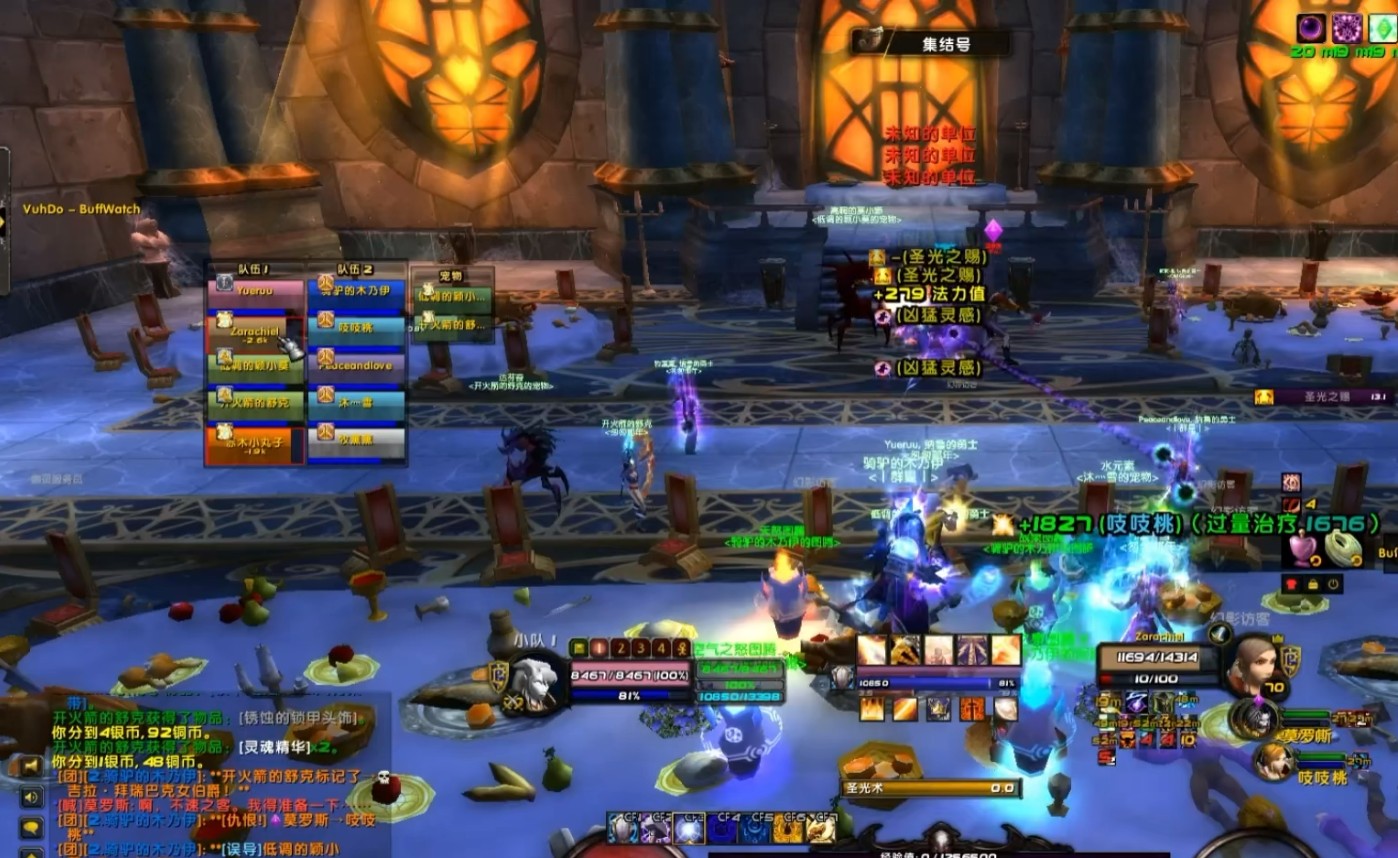
Task: Click the red shirt equipment button
Action: pos(1291,584)
